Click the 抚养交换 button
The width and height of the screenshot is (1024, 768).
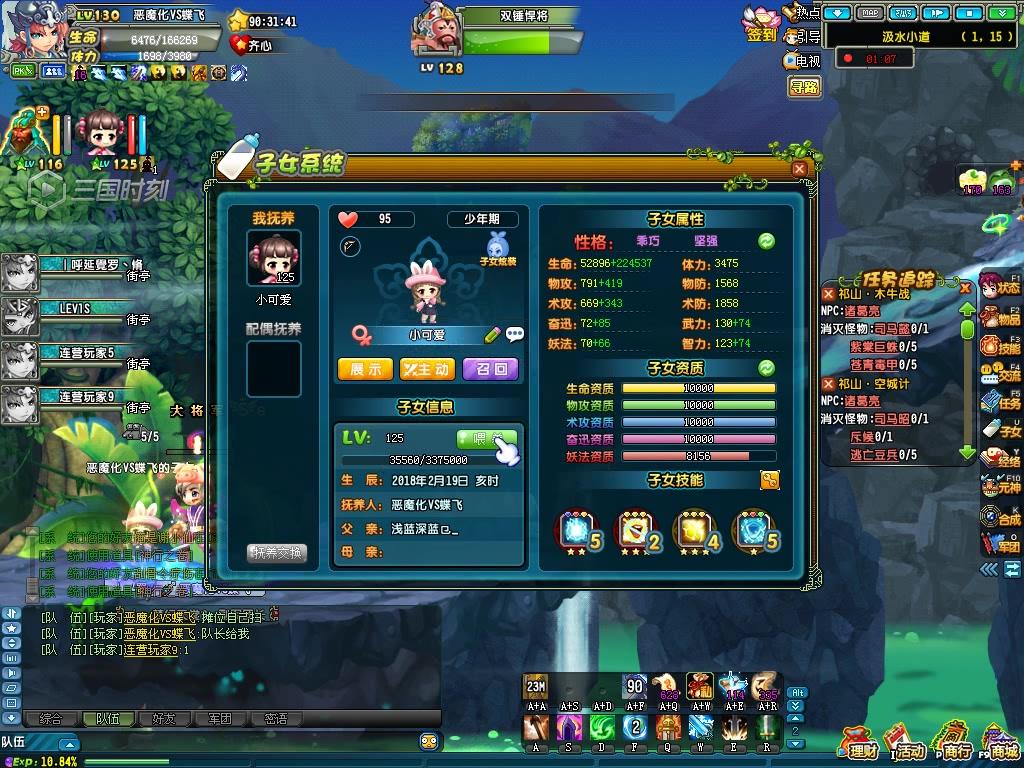tap(277, 553)
